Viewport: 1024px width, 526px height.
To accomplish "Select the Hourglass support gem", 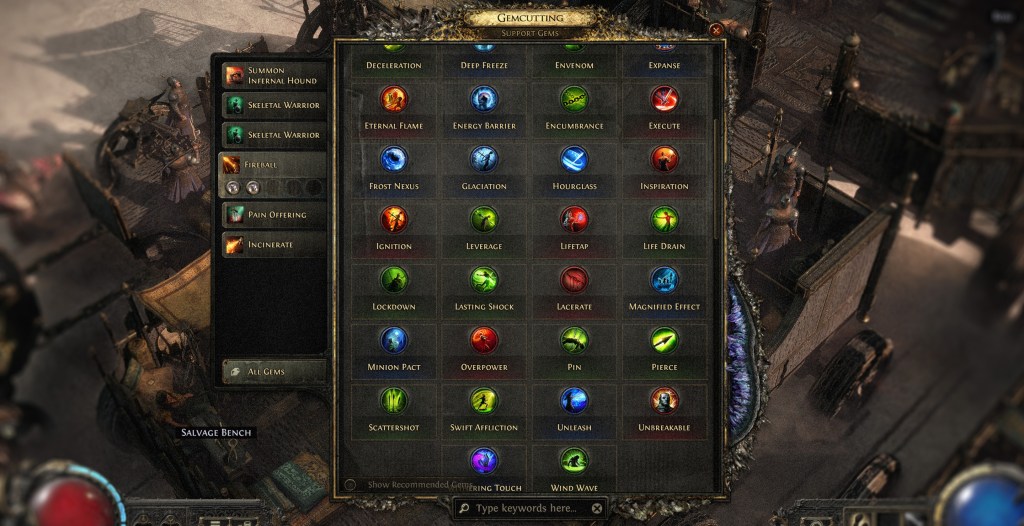I will 574,159.
